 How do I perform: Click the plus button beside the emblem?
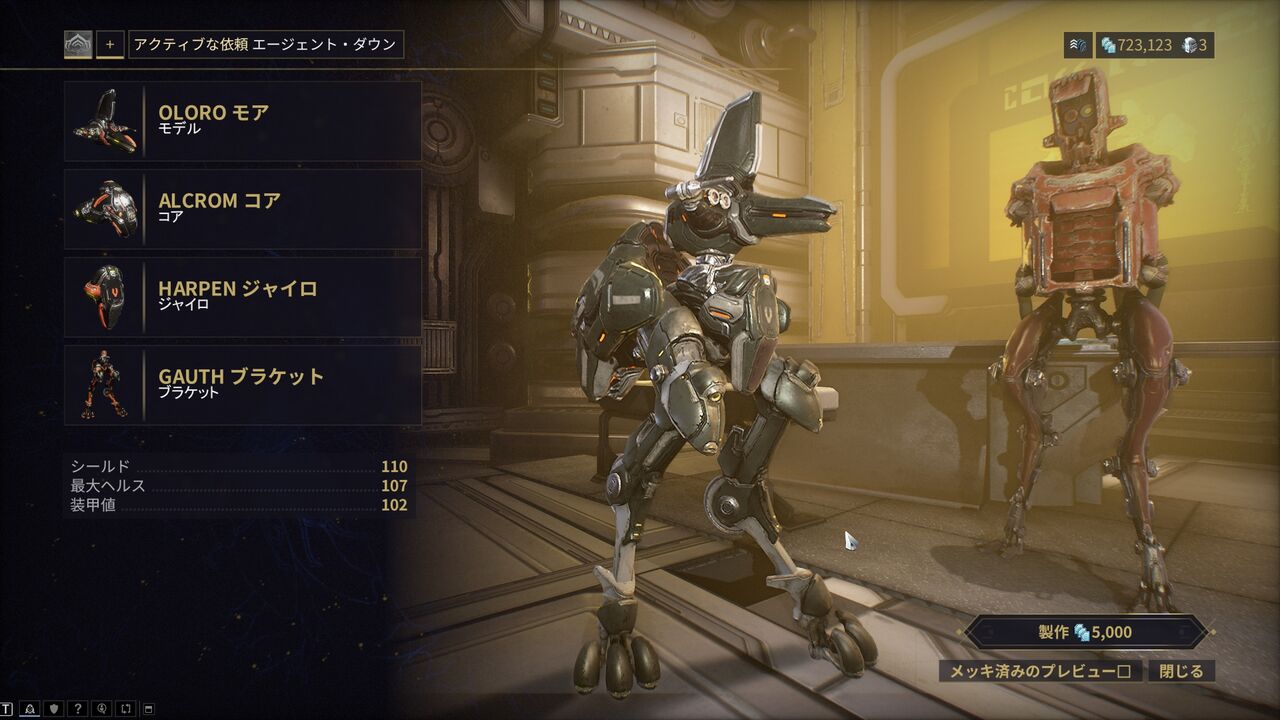pyautogui.click(x=110, y=45)
